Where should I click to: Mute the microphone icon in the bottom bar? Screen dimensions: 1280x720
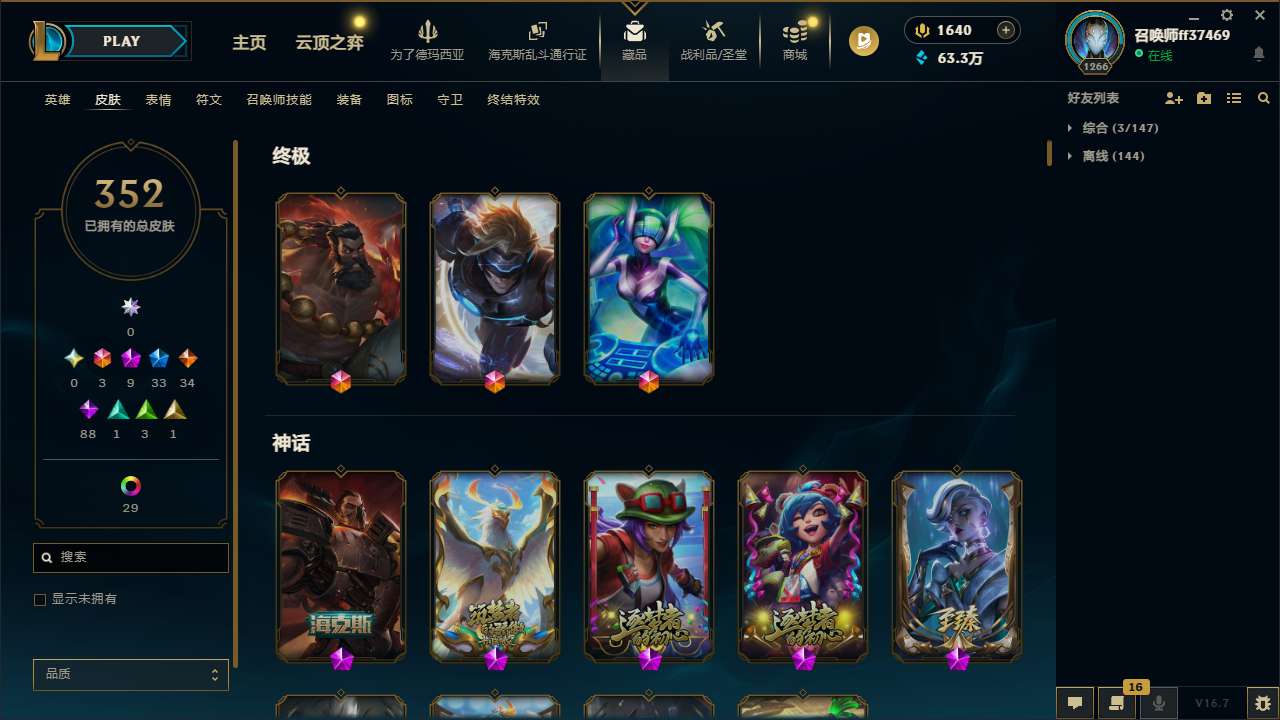tap(1158, 702)
